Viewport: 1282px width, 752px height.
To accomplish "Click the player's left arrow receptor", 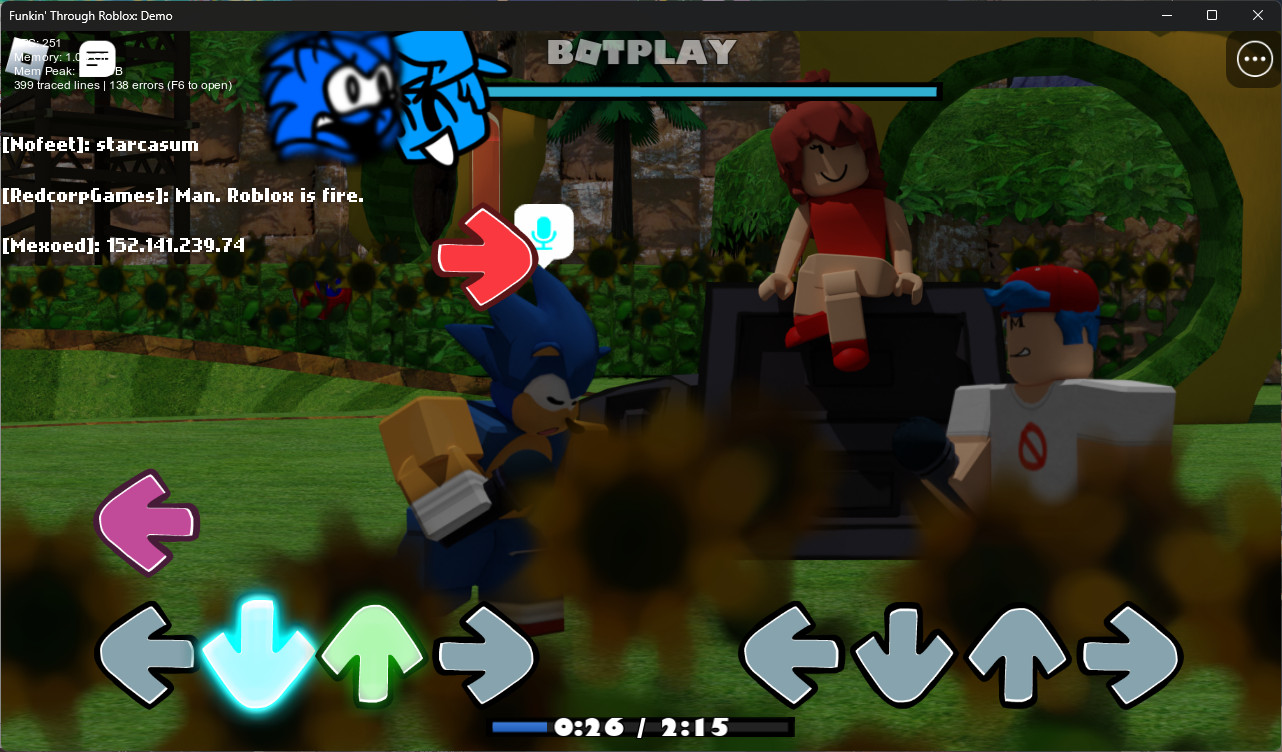I will pos(146,655).
